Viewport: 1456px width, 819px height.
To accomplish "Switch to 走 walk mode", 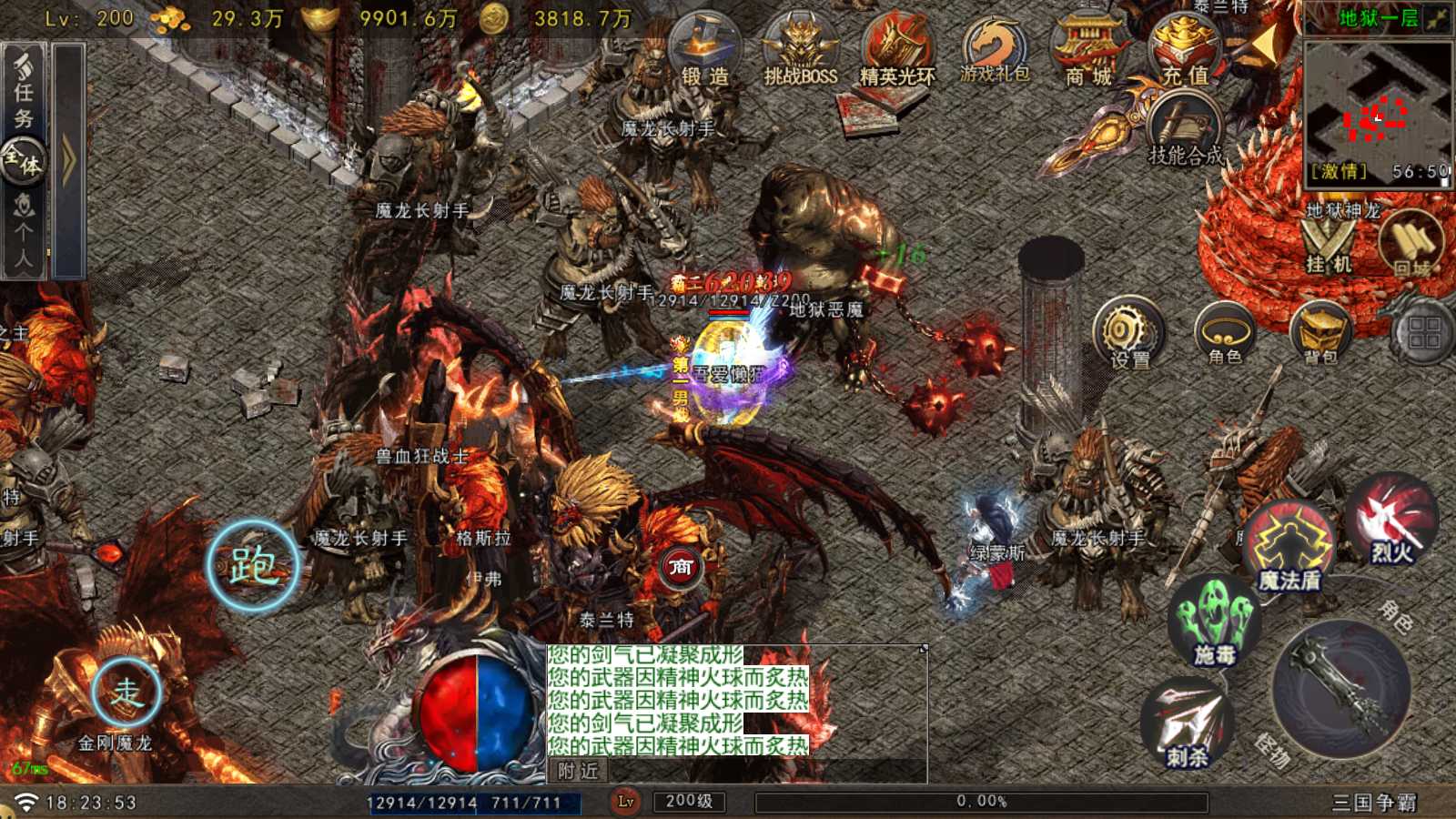I will [126, 693].
